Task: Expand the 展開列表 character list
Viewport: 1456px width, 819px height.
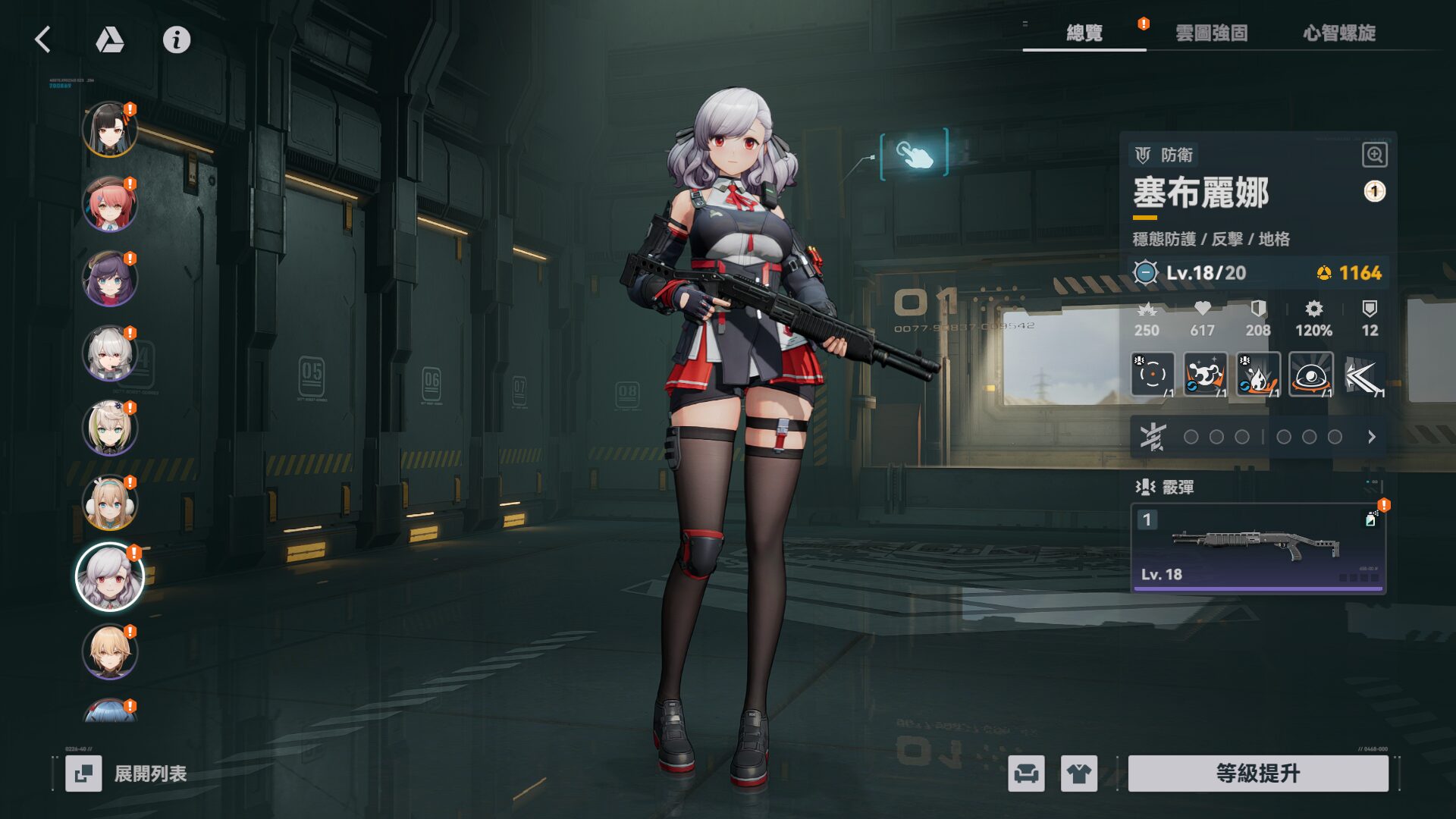Action: click(x=127, y=773)
